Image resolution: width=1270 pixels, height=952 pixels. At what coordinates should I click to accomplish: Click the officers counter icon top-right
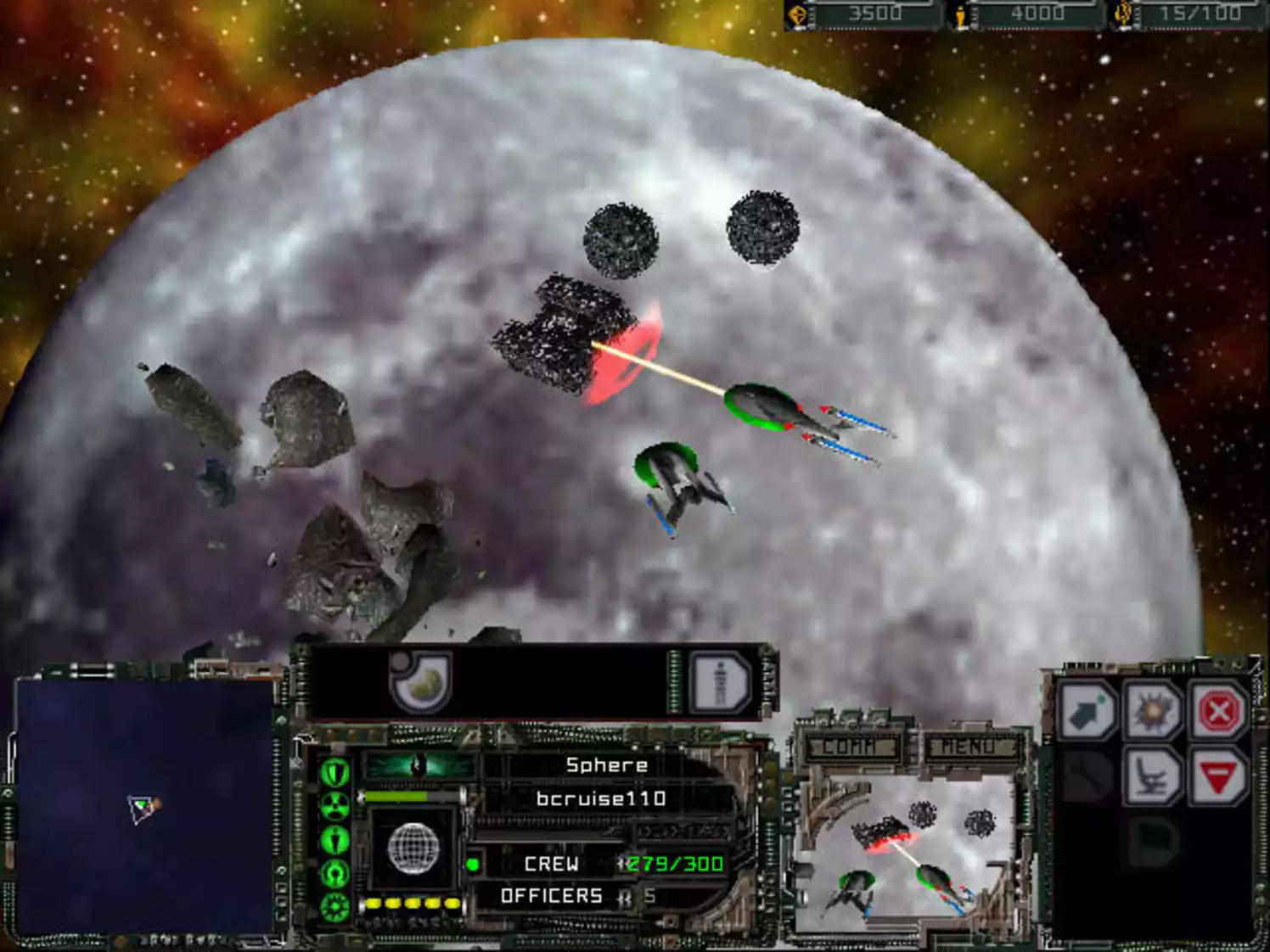[1121, 12]
